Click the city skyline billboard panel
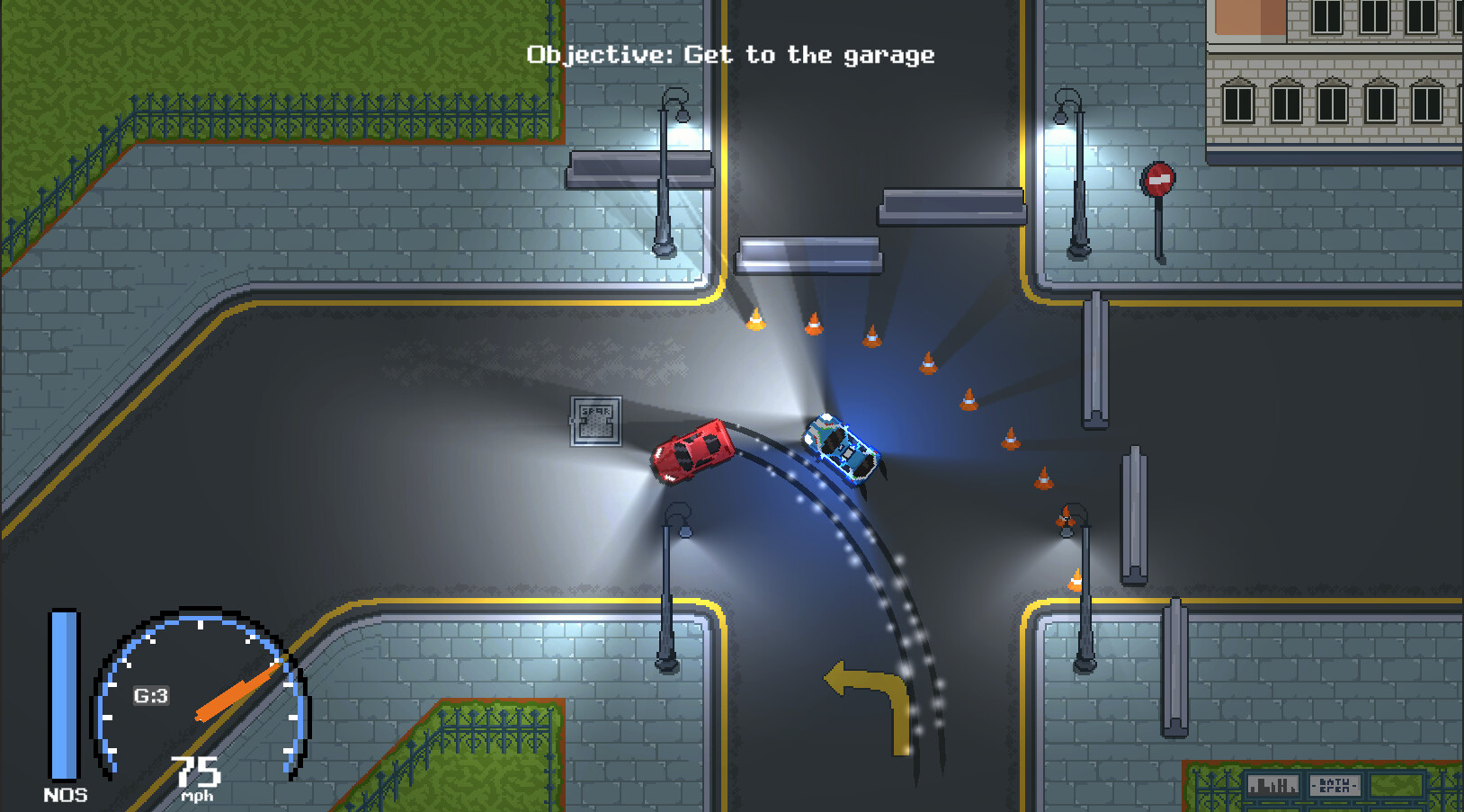The image size is (1464, 812). point(1272,784)
